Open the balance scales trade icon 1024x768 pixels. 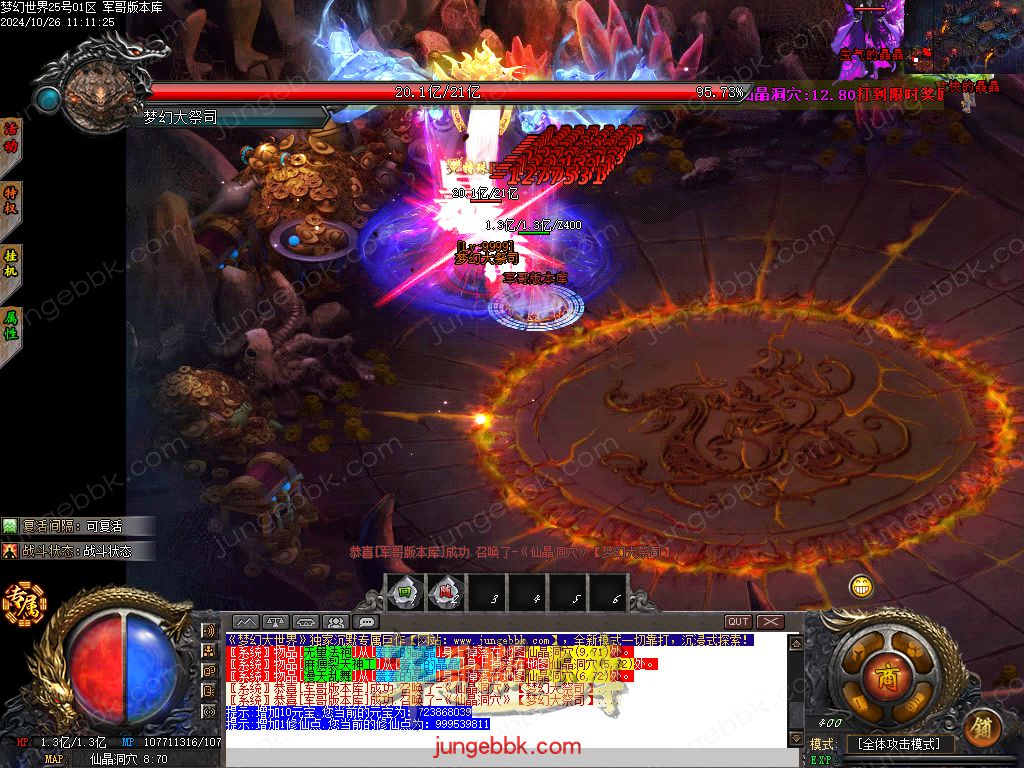276,622
